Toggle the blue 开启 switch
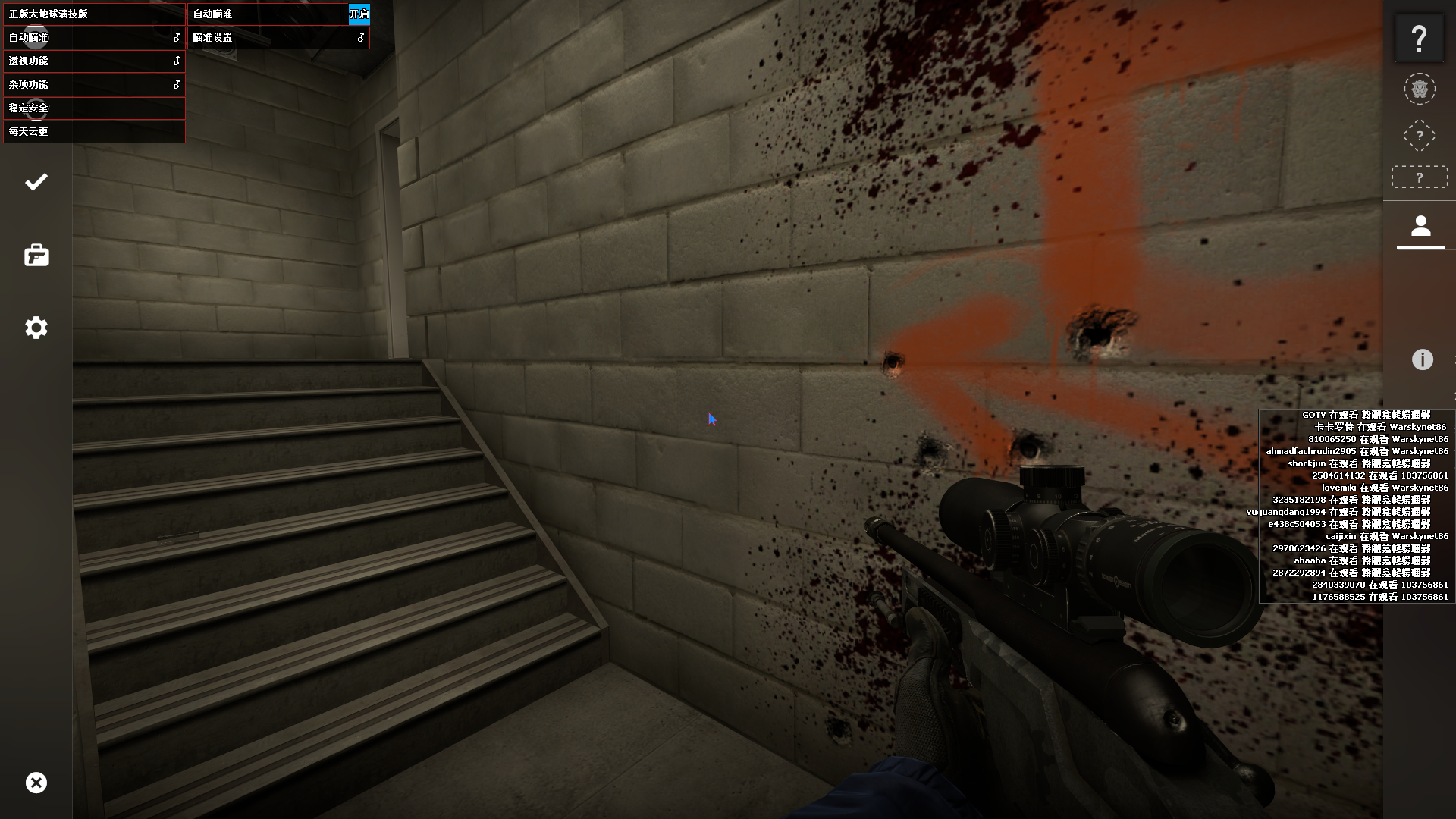This screenshot has height=819, width=1456. (x=359, y=14)
